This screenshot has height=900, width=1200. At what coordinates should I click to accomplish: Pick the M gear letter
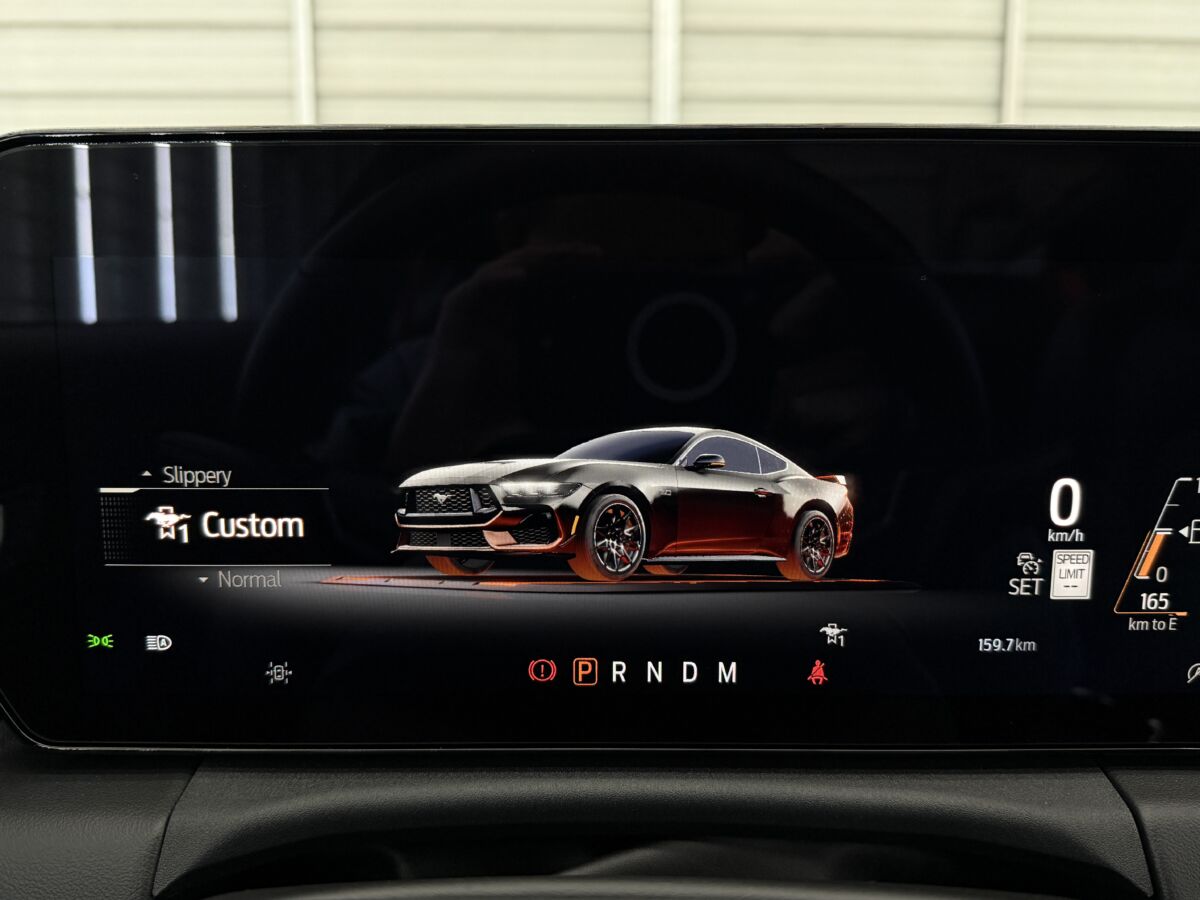click(x=727, y=672)
